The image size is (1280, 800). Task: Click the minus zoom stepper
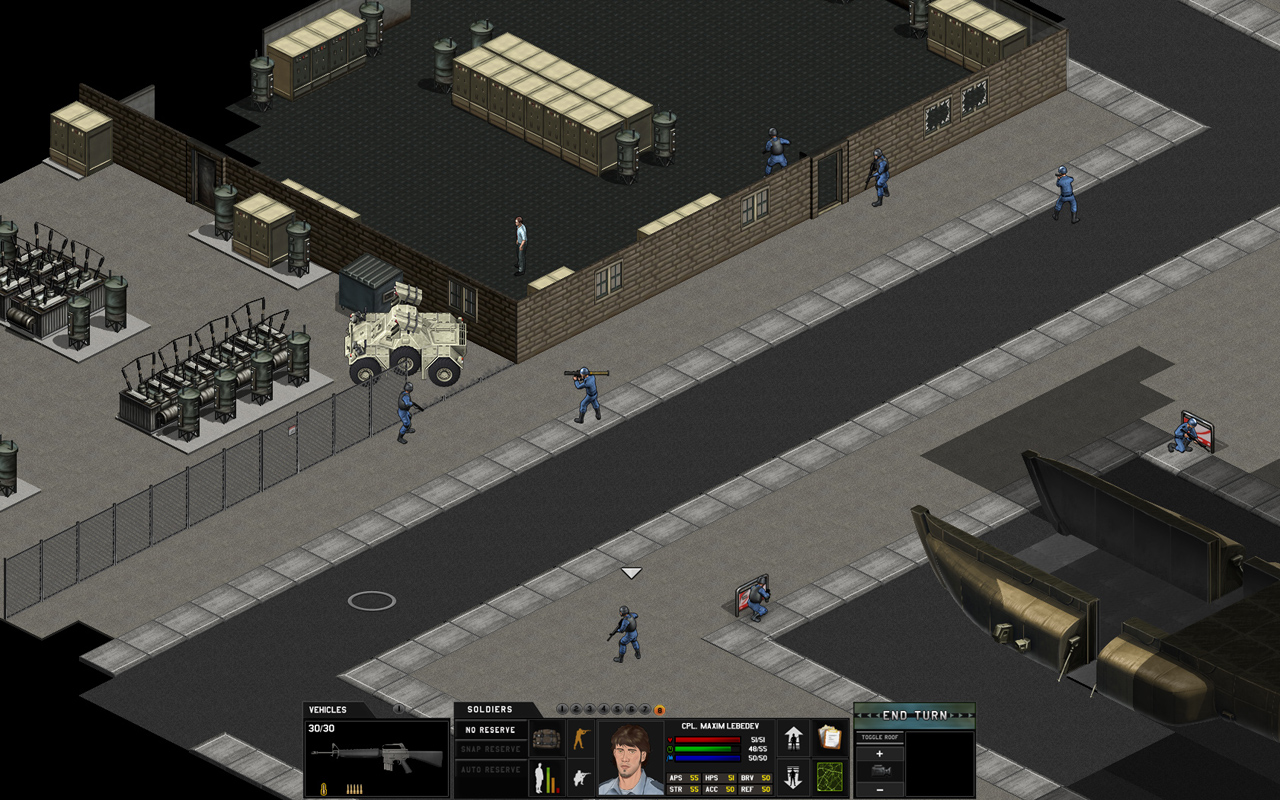[x=880, y=790]
